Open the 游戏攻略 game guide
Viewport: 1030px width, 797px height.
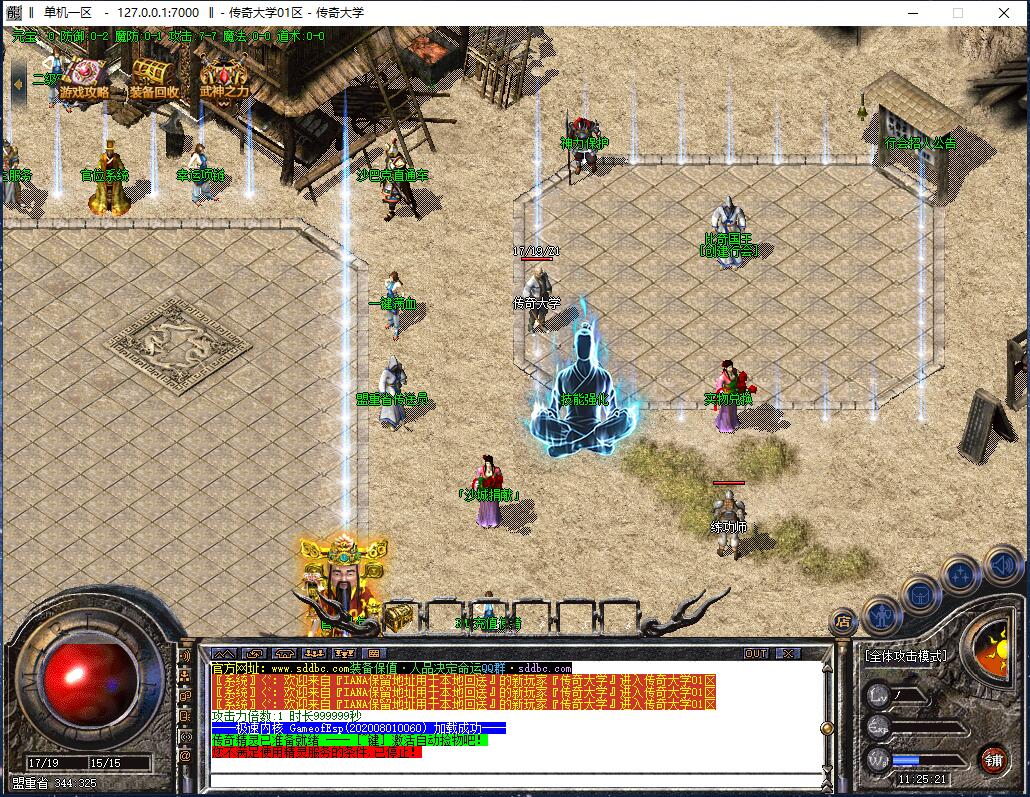click(84, 80)
